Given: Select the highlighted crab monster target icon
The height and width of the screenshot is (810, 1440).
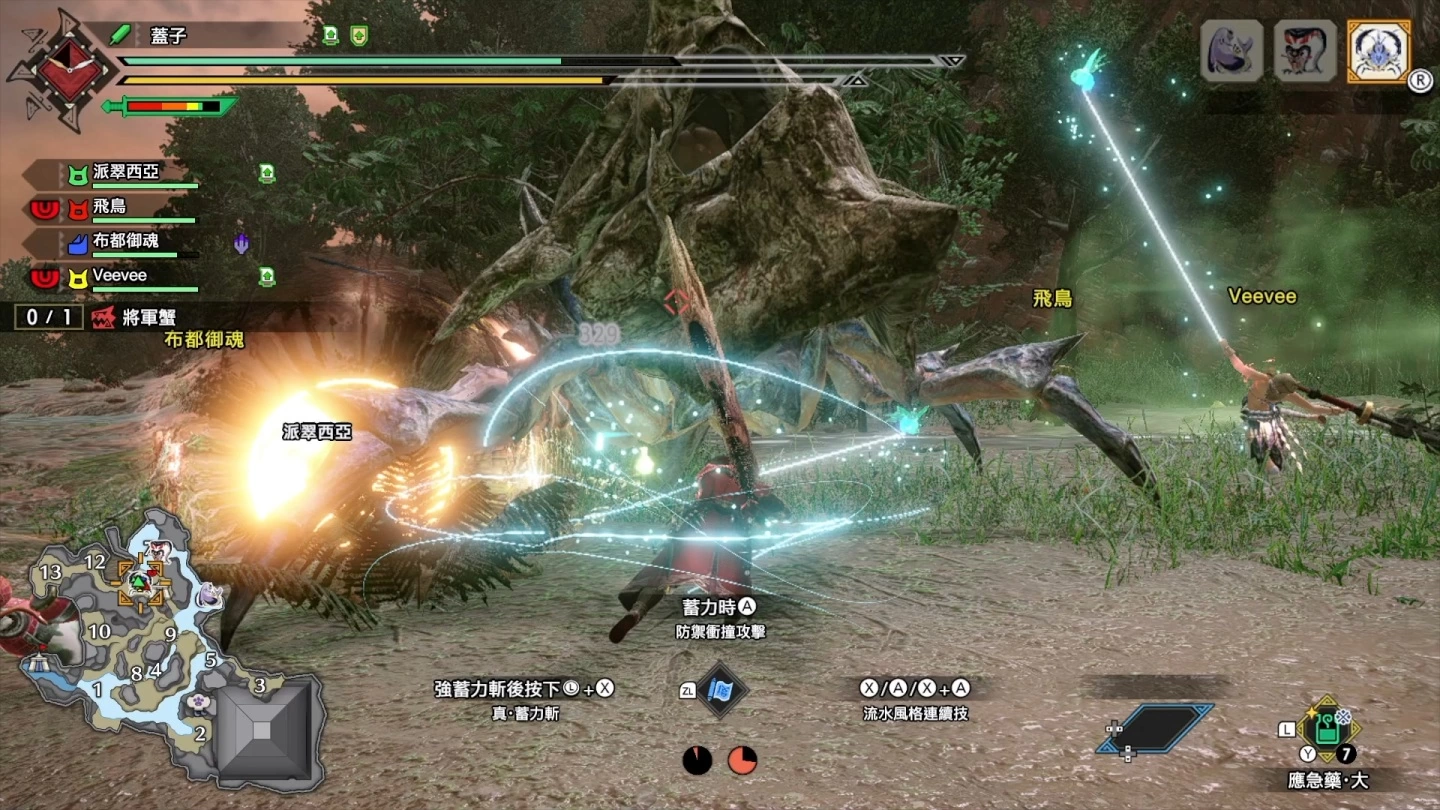Looking at the screenshot, I should pyautogui.click(x=1379, y=51).
